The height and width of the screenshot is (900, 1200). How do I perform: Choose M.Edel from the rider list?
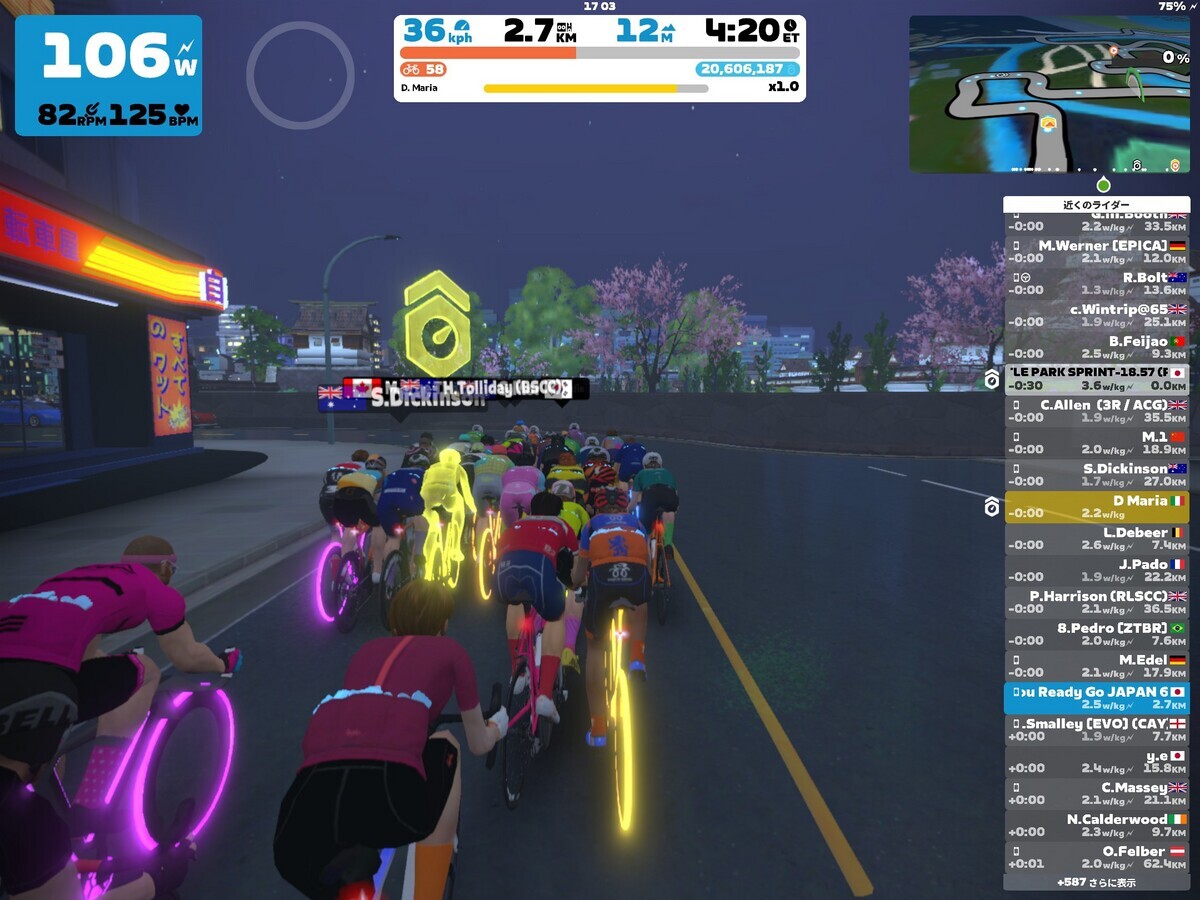(1096, 666)
